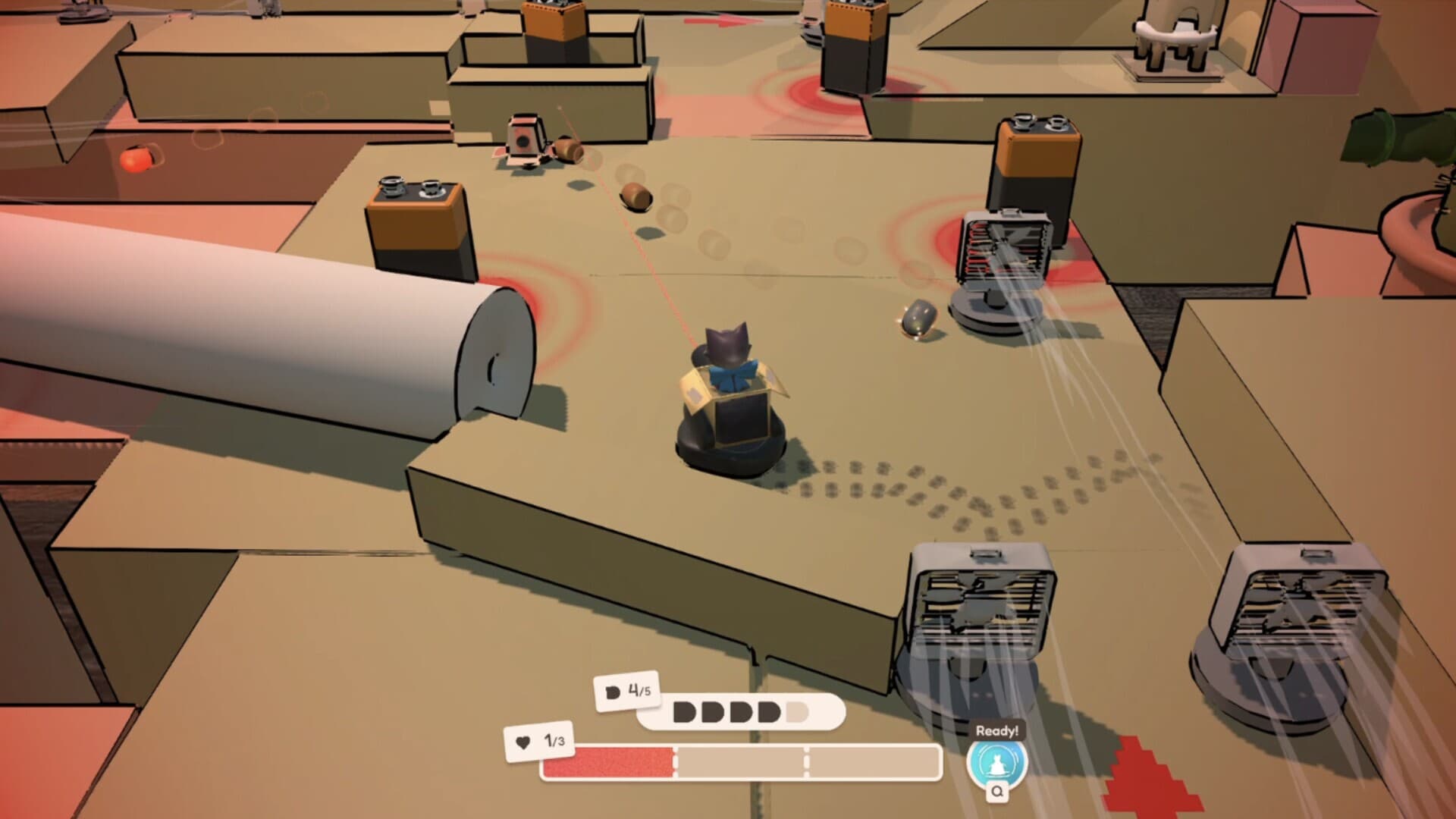
Task: Activate the ready cat ability icon
Action: [996, 763]
